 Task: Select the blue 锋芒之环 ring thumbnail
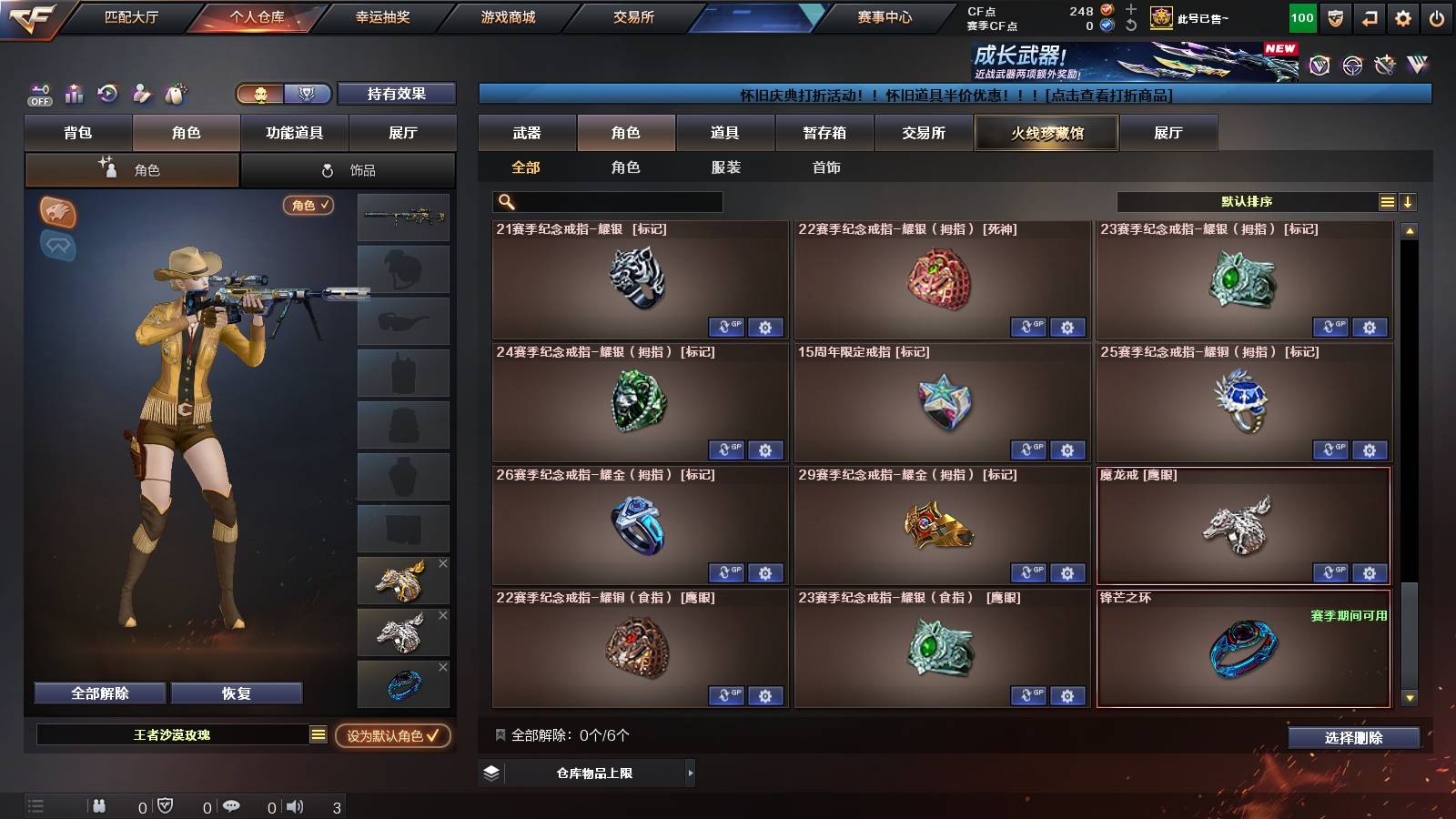click(x=403, y=683)
